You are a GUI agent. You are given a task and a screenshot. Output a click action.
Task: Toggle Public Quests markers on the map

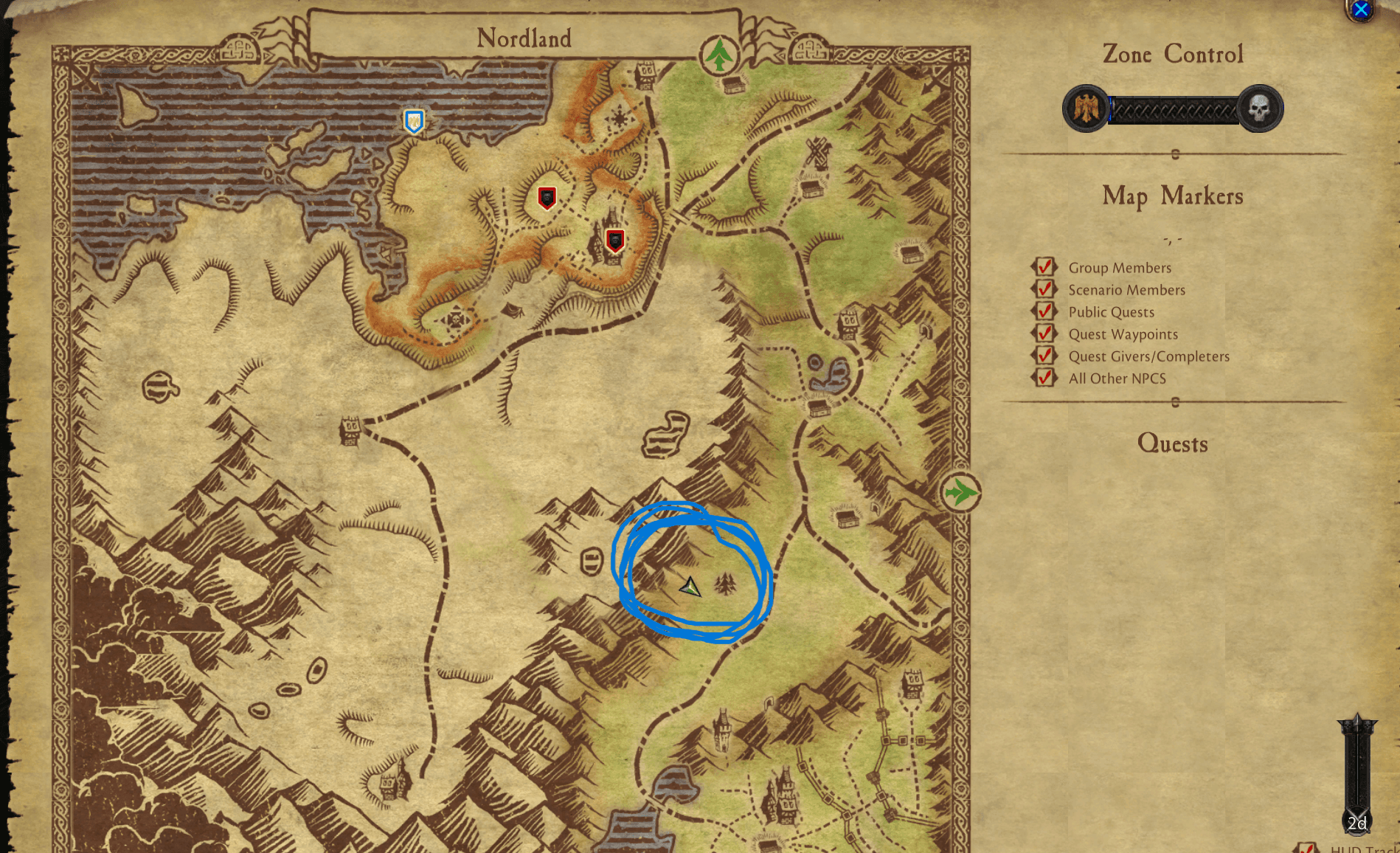coord(1044,311)
